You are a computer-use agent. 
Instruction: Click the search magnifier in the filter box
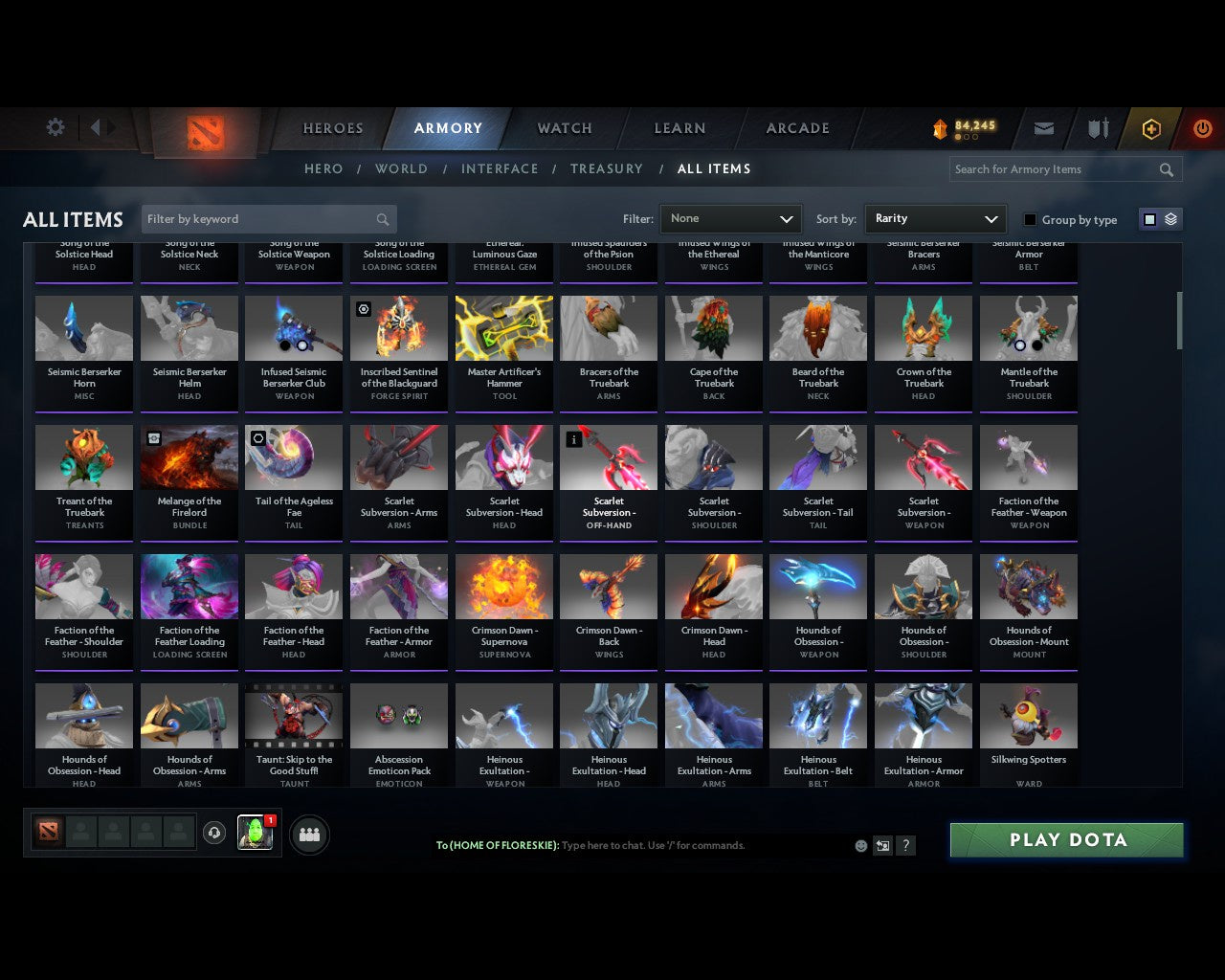382,219
